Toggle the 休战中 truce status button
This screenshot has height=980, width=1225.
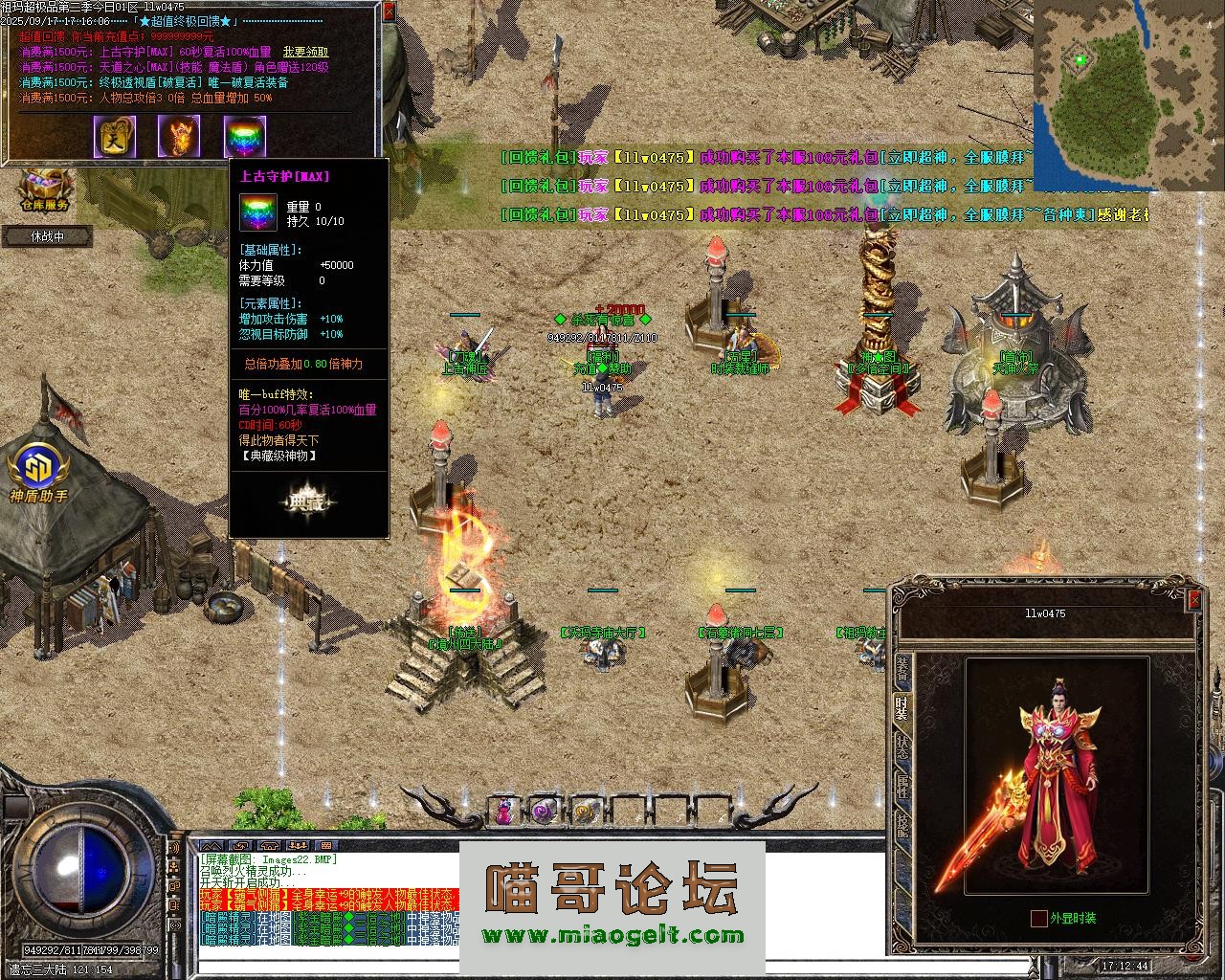click(x=47, y=235)
